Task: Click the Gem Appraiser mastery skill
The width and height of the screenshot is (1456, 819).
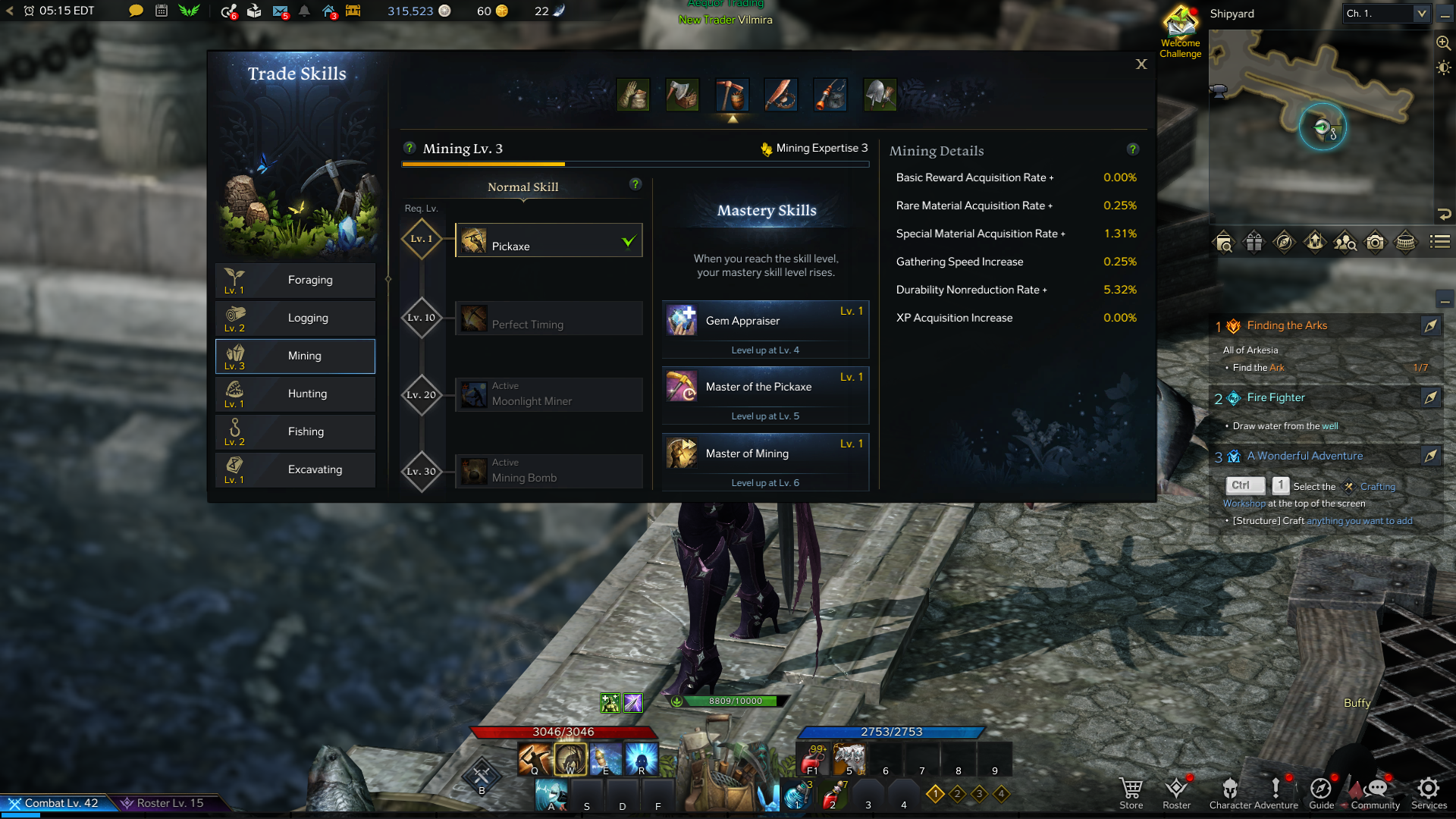Action: click(764, 321)
